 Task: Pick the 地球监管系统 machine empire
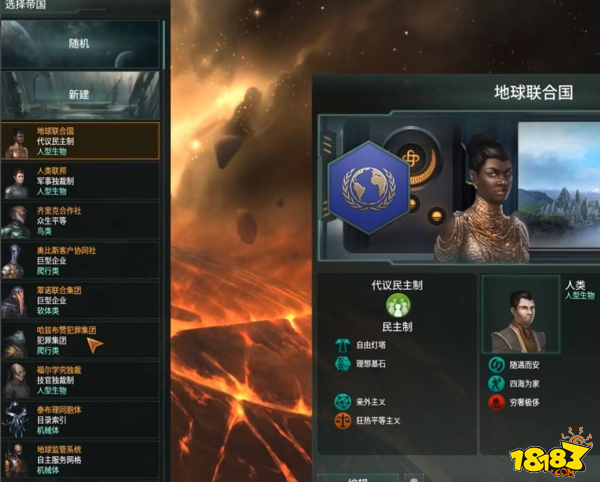(x=80, y=456)
